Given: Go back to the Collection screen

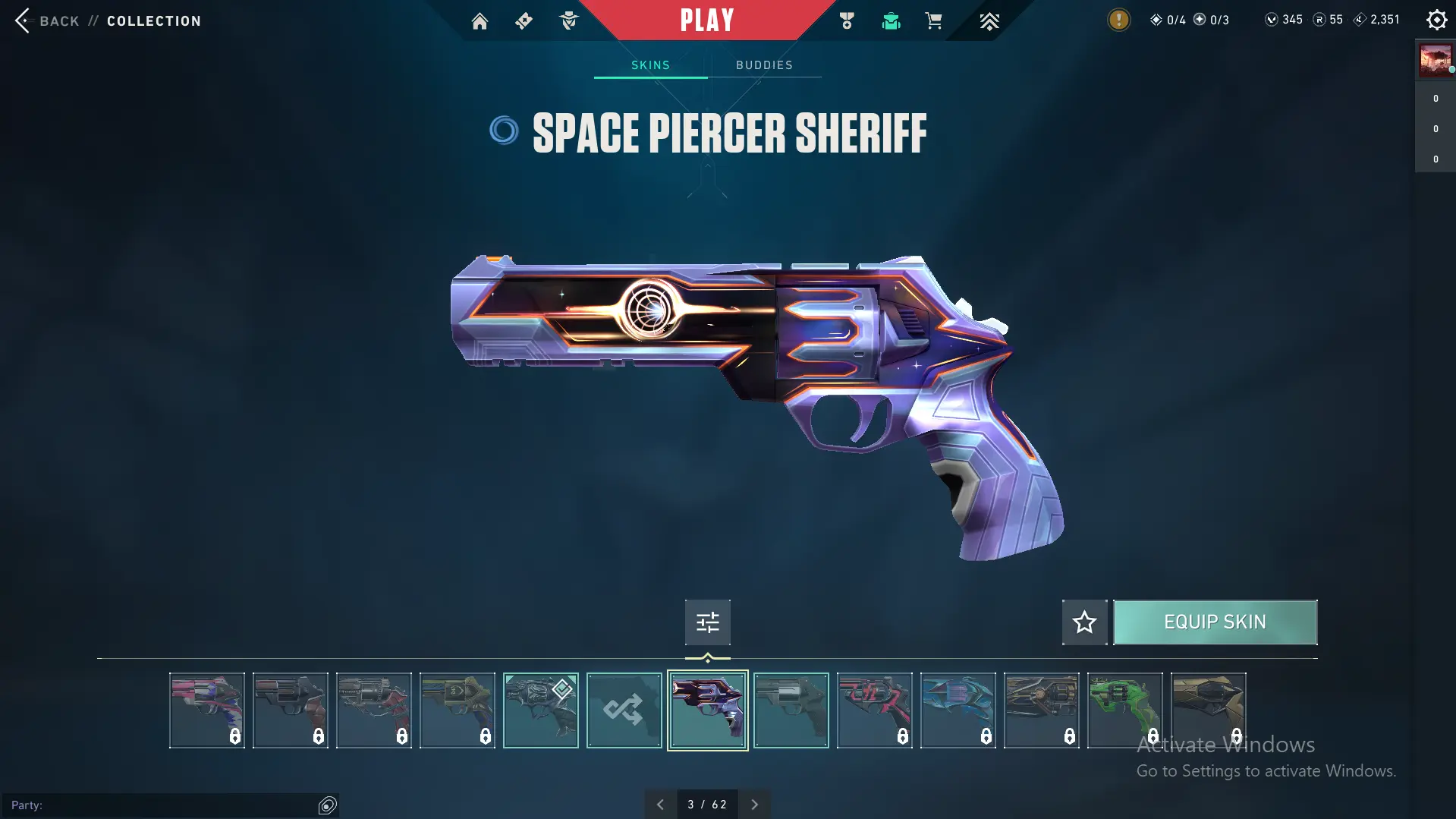Looking at the screenshot, I should (x=46, y=20).
